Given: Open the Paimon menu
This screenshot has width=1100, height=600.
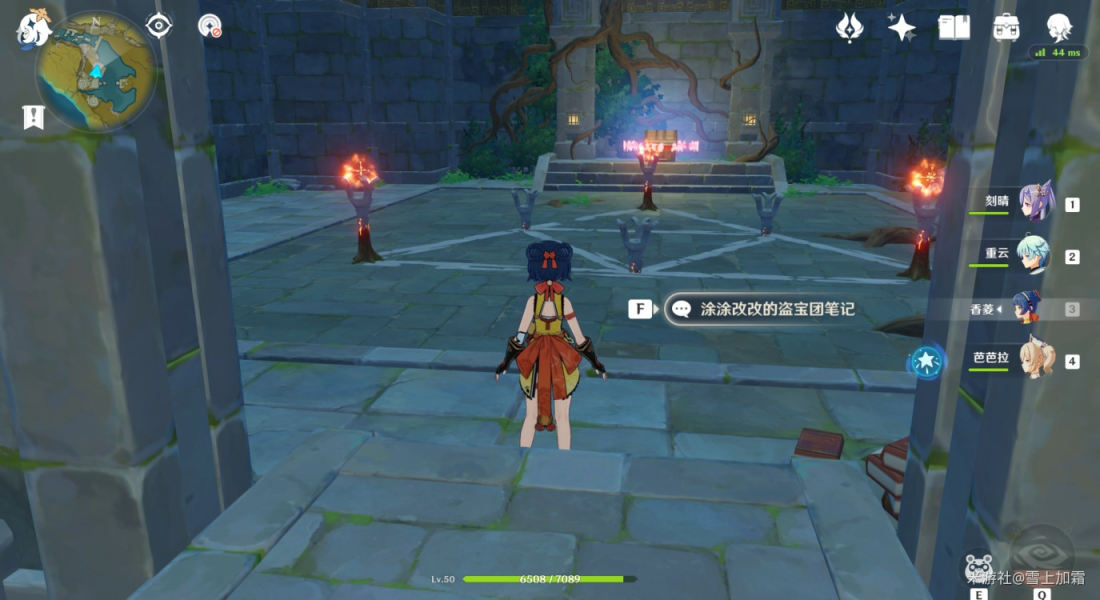Looking at the screenshot, I should coord(33,28).
